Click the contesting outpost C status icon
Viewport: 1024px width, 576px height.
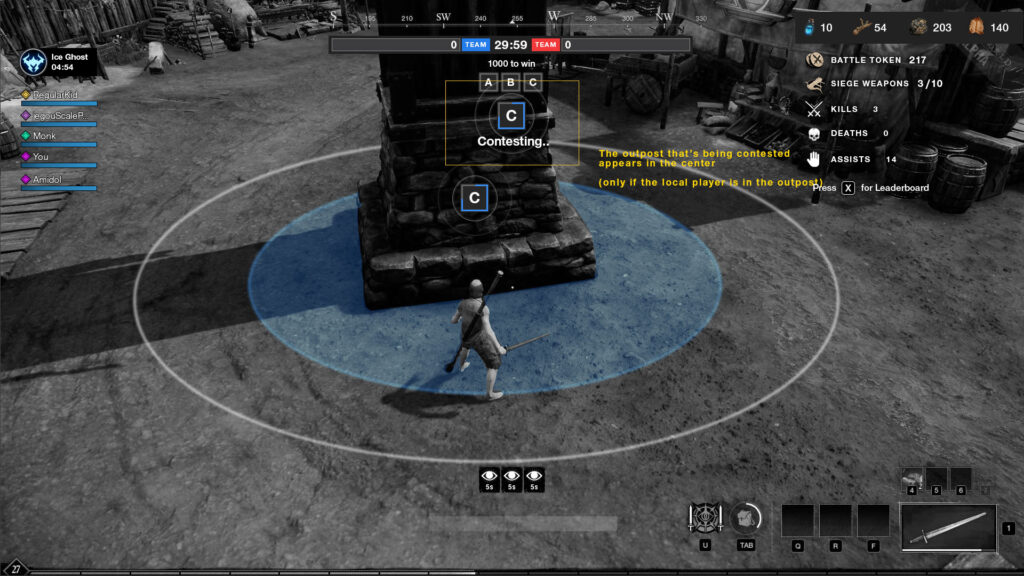point(511,116)
